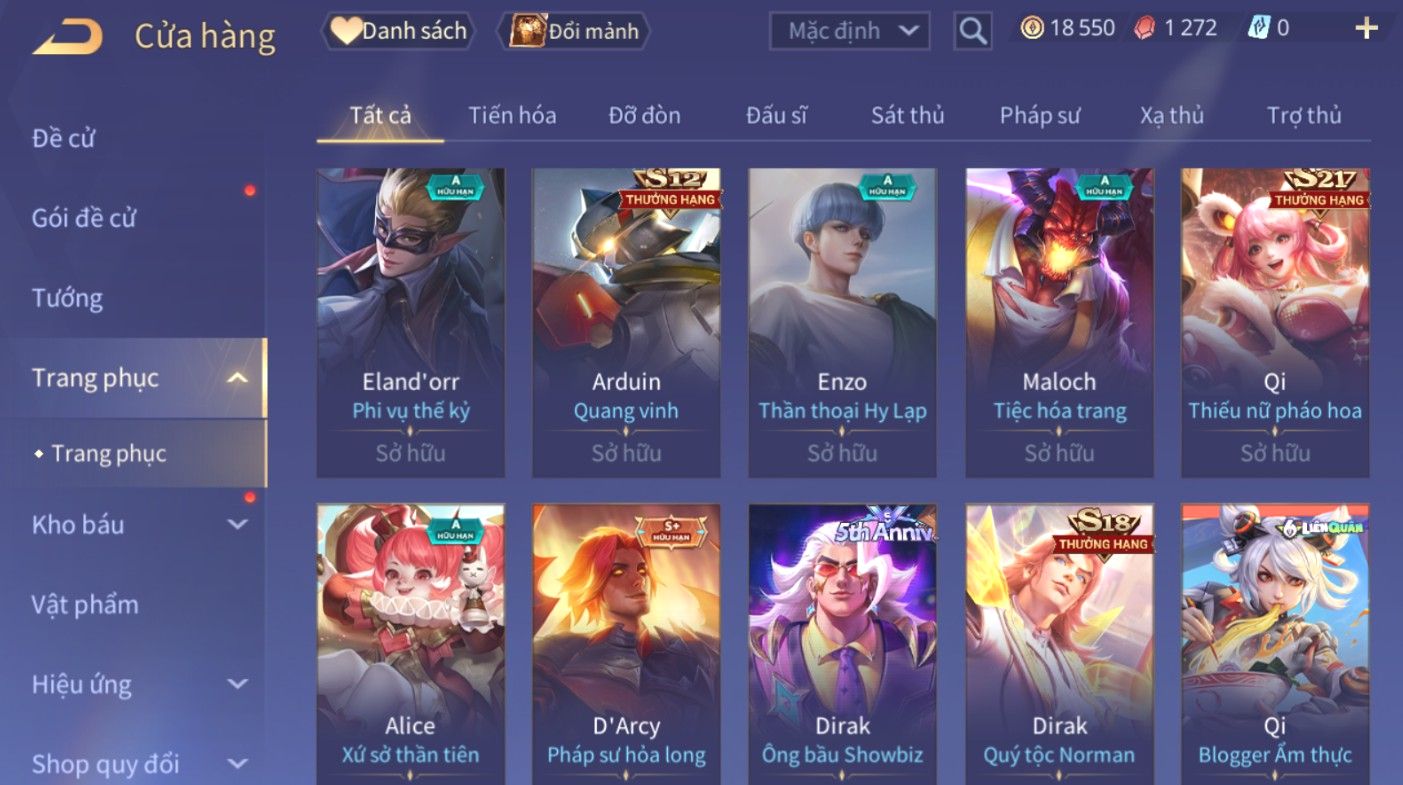Open the Đề cử menu entry
This screenshot has height=785, width=1403.
pos(64,138)
